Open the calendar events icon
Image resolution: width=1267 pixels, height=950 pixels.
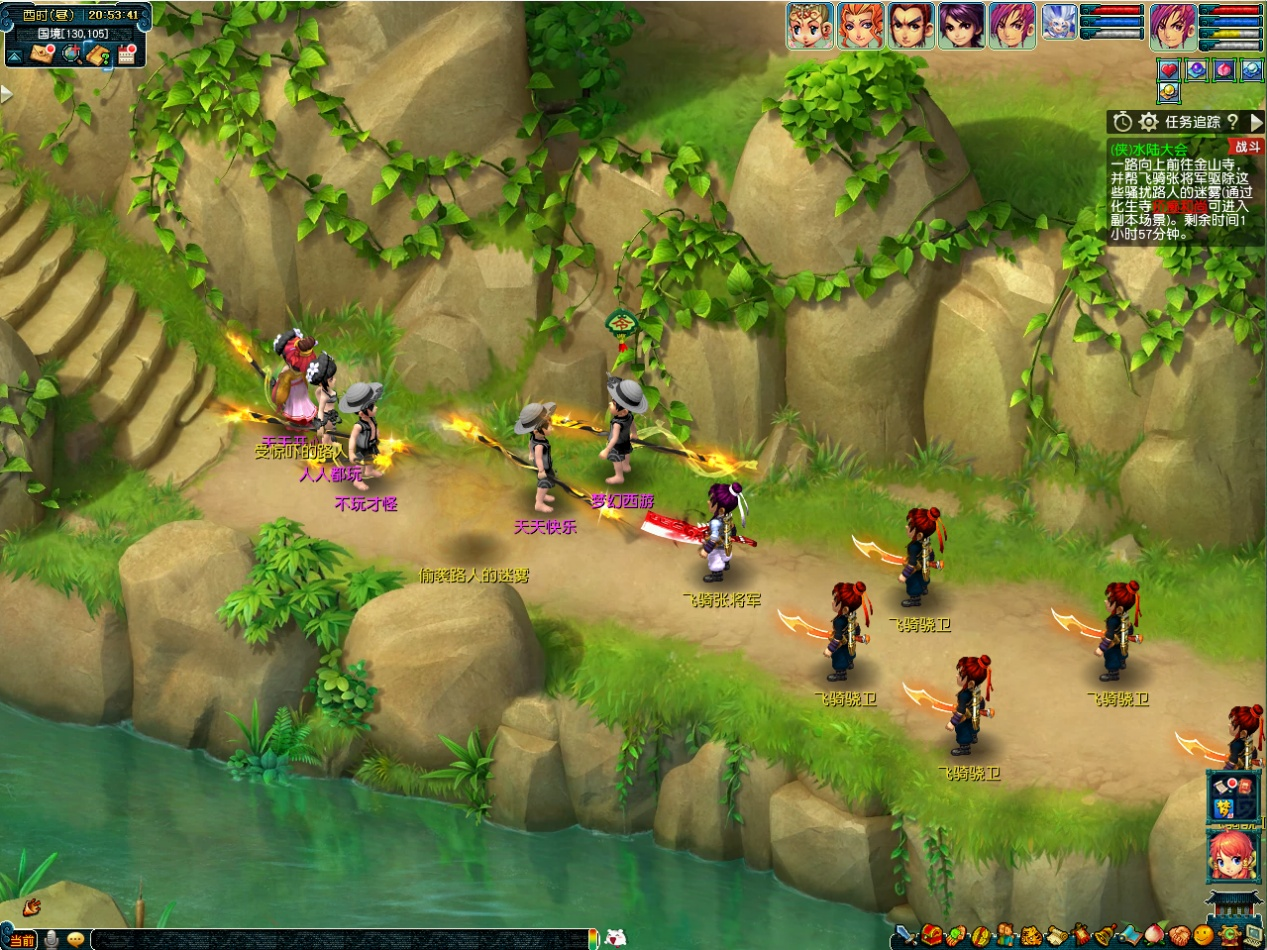coord(126,55)
